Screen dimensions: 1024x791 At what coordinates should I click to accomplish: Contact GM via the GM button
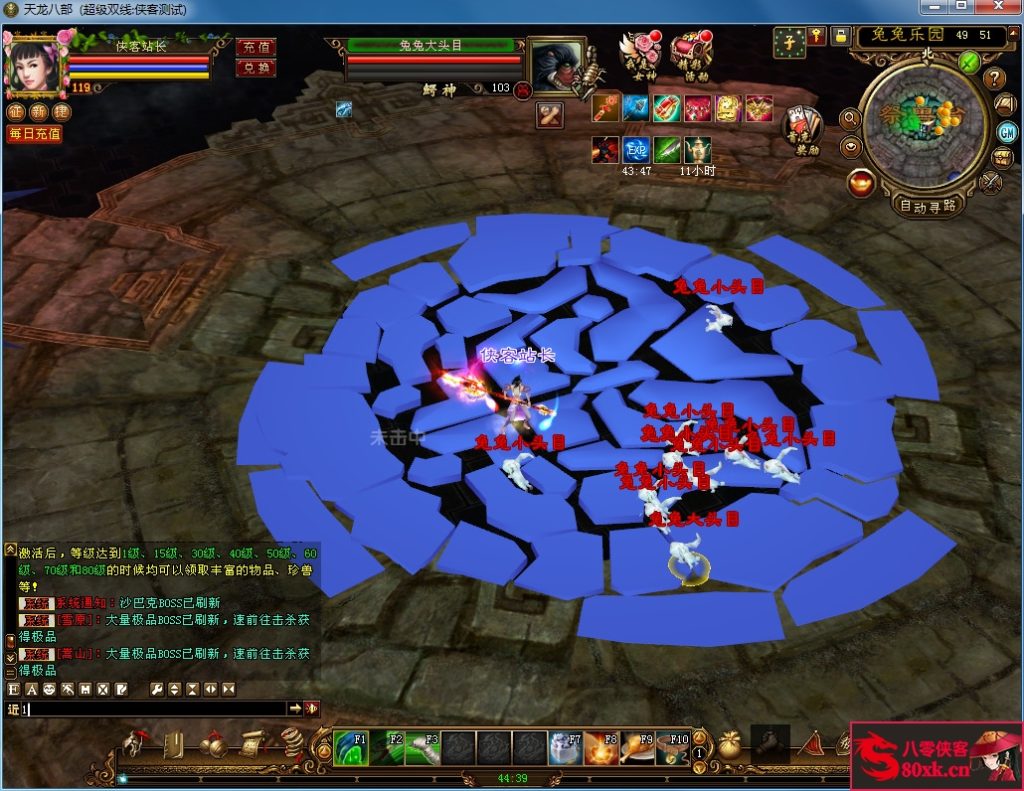coord(1007,132)
